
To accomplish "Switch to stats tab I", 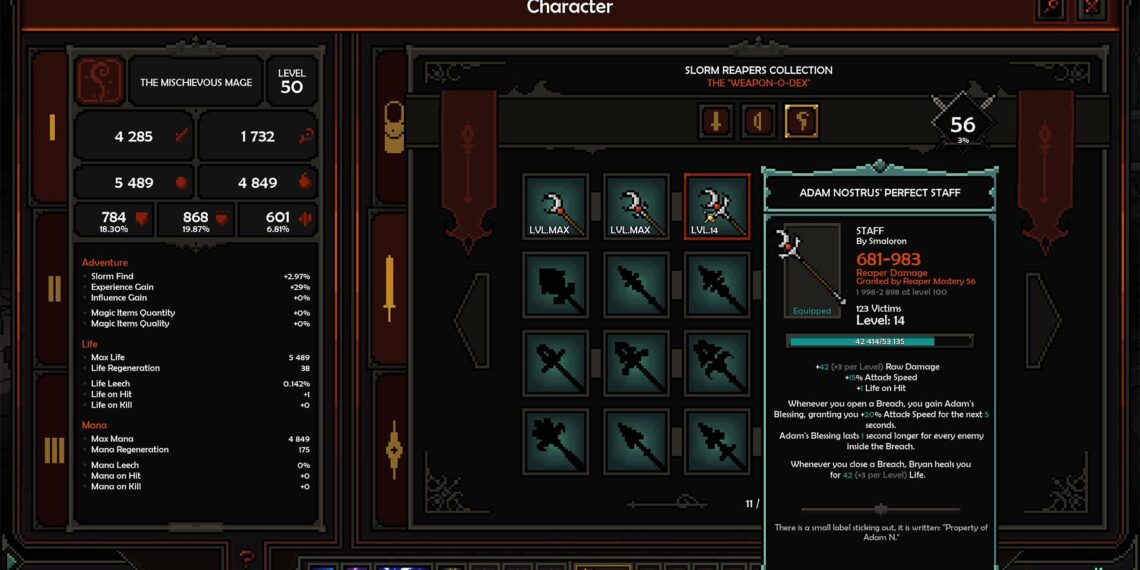I will pos(52,127).
